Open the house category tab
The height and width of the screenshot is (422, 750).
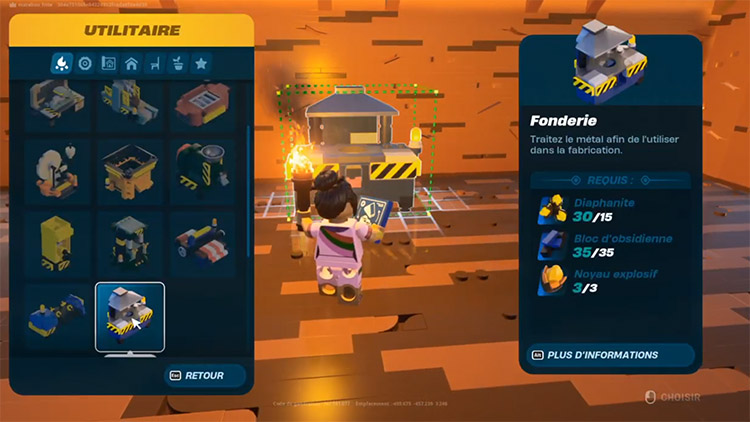click(x=131, y=63)
